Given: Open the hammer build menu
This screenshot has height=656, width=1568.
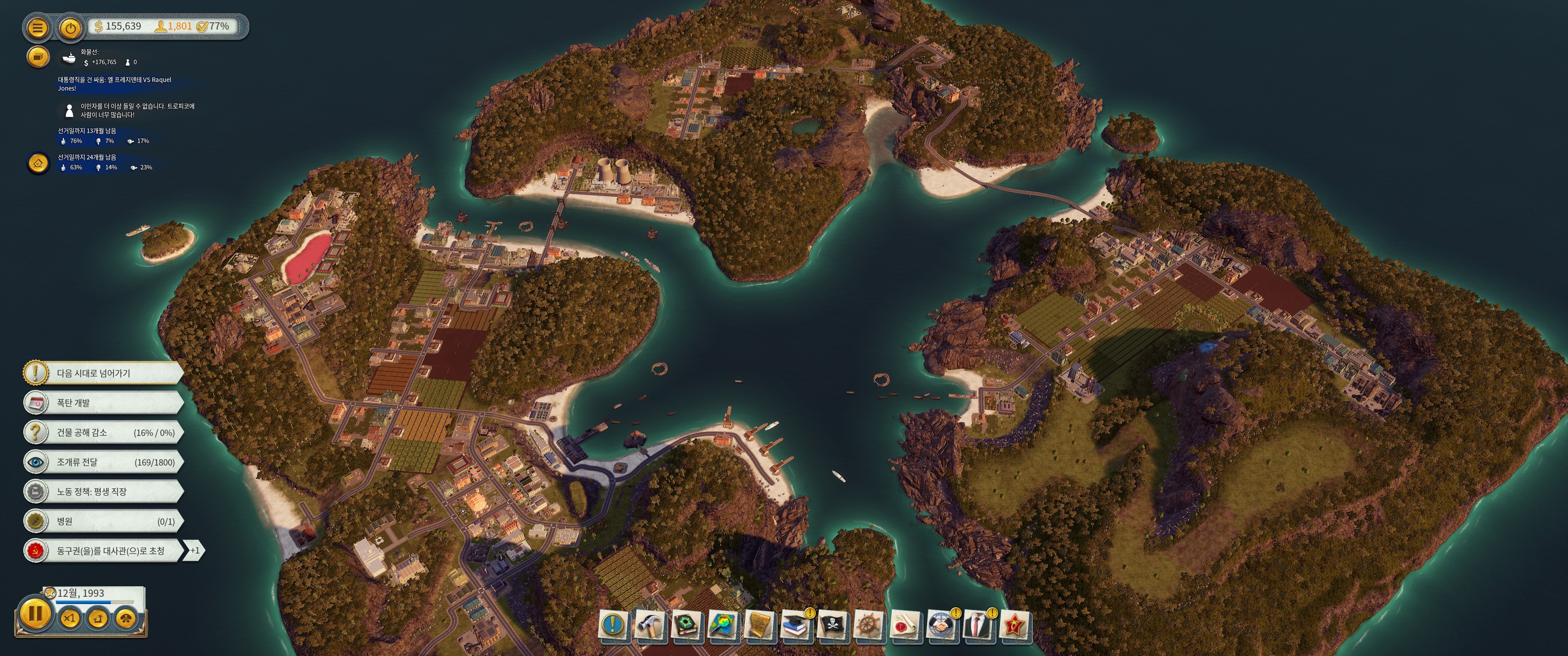Looking at the screenshot, I should pos(650,625).
